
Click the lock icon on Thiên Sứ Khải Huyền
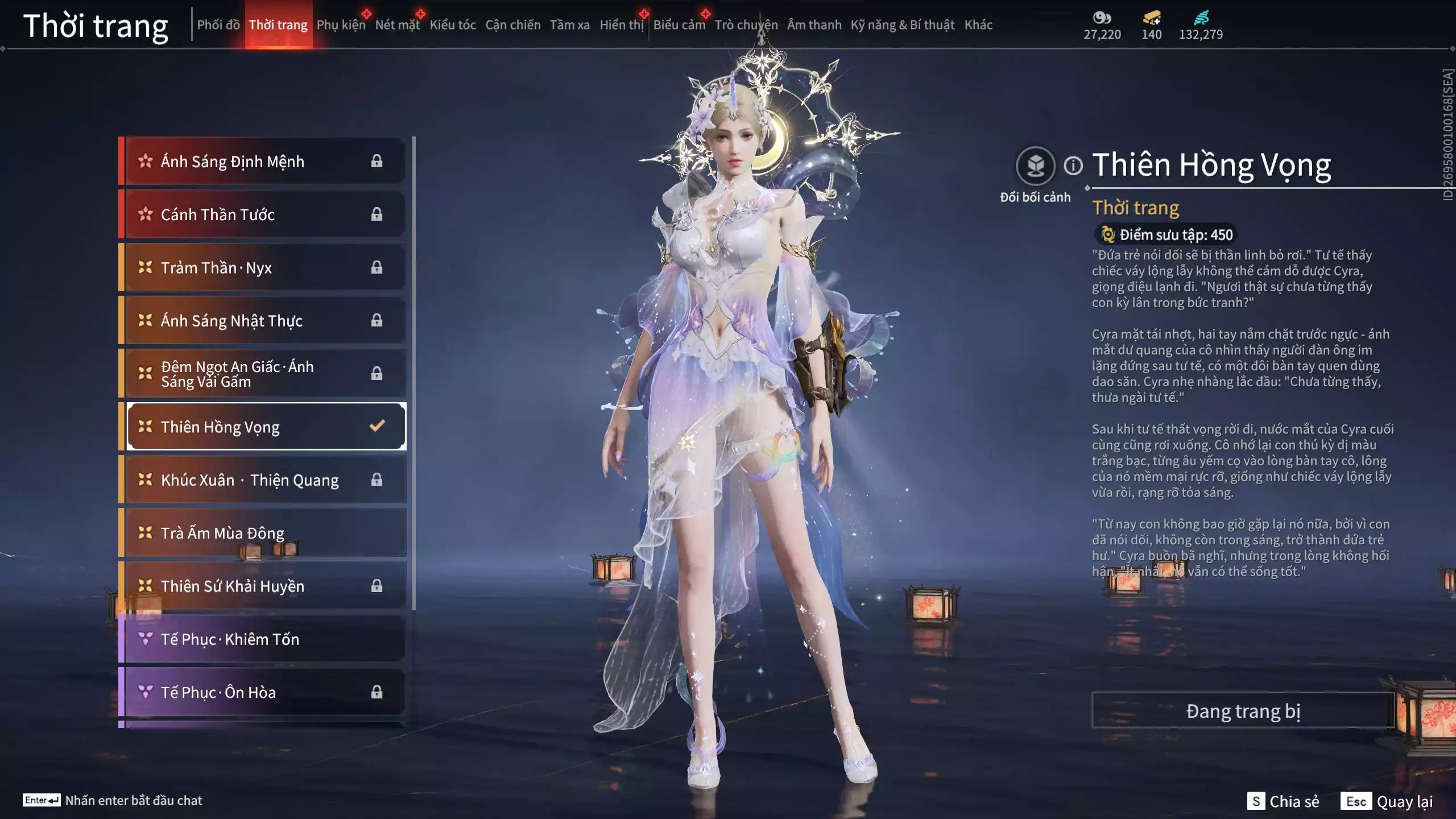376,586
